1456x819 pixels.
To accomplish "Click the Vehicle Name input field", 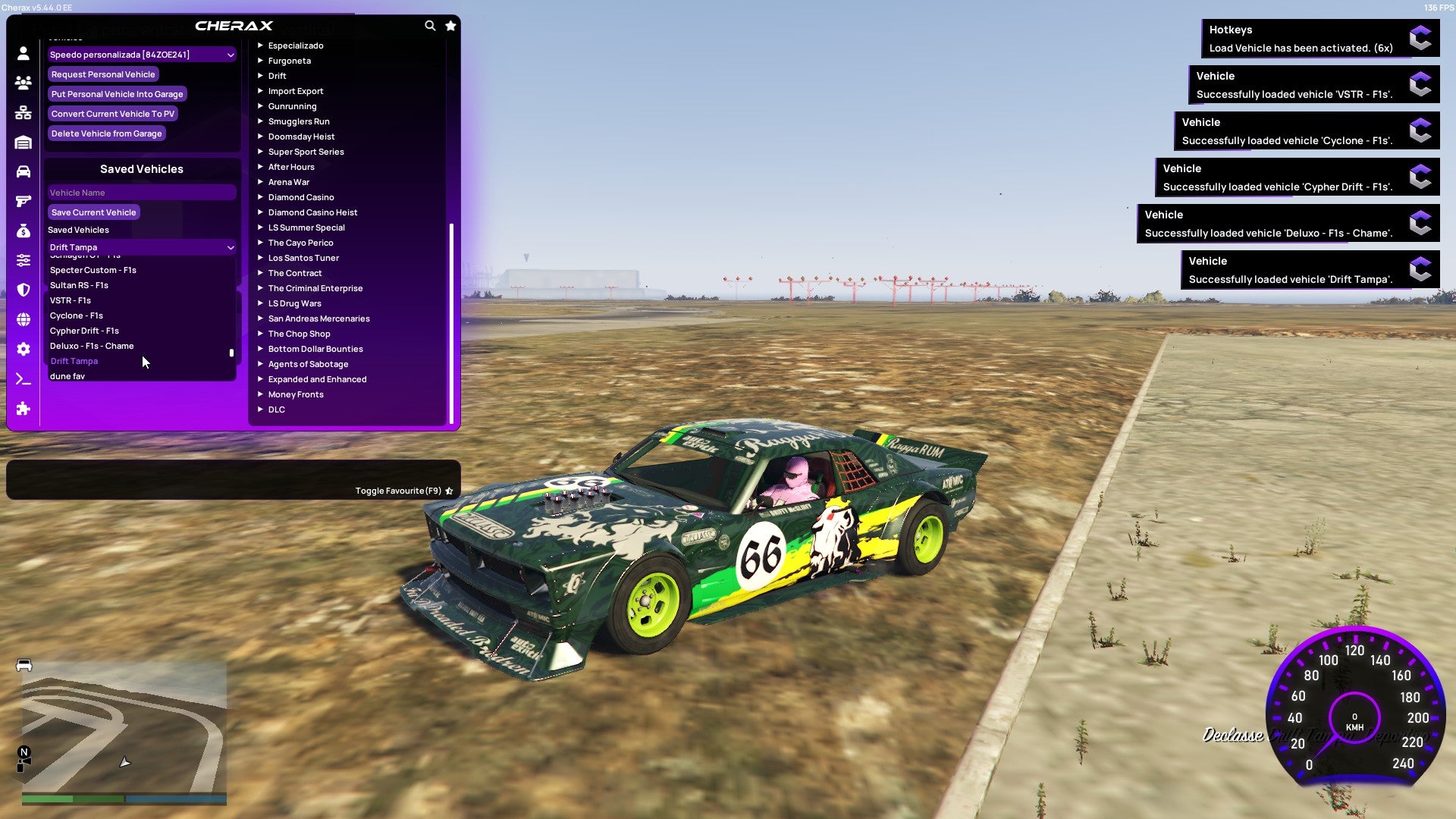I will coord(141,192).
